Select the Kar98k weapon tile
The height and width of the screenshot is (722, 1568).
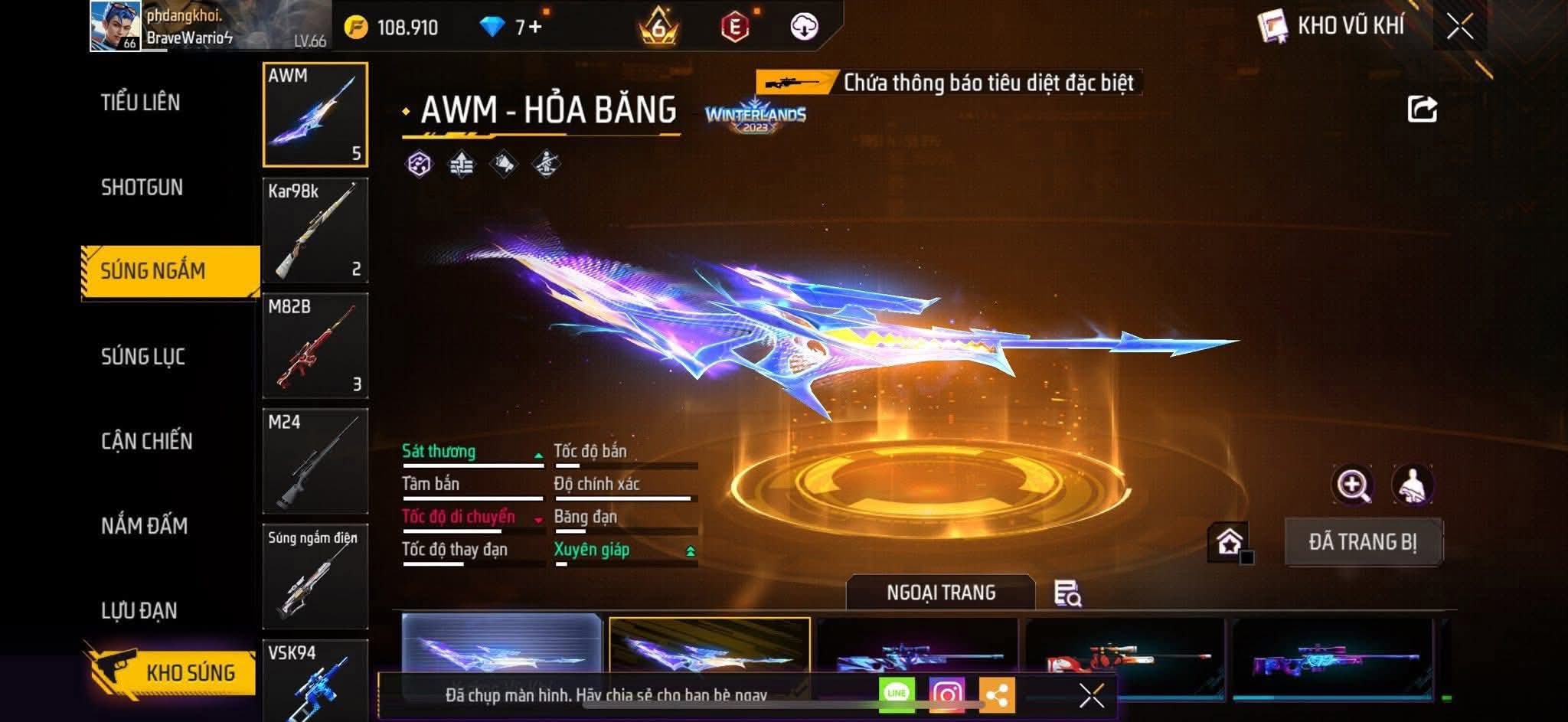pos(315,230)
